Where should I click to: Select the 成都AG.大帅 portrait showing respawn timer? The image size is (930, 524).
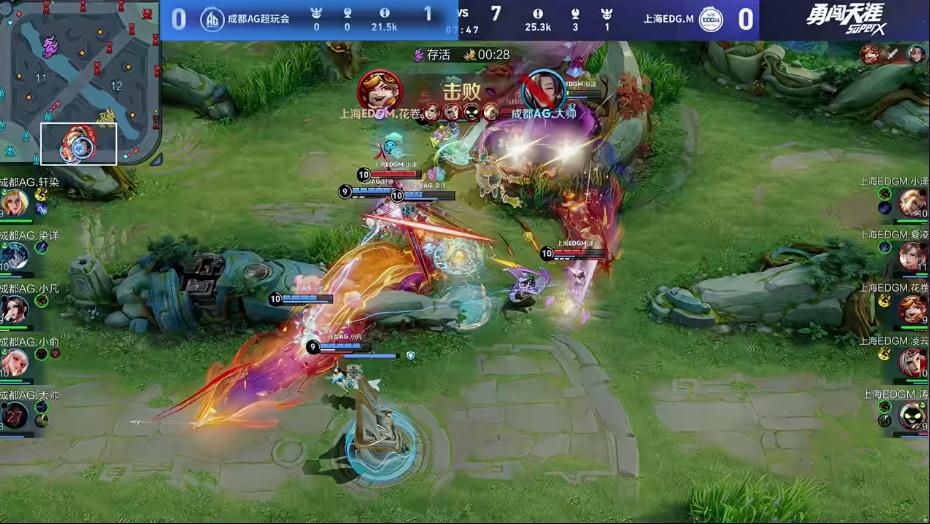[15, 414]
